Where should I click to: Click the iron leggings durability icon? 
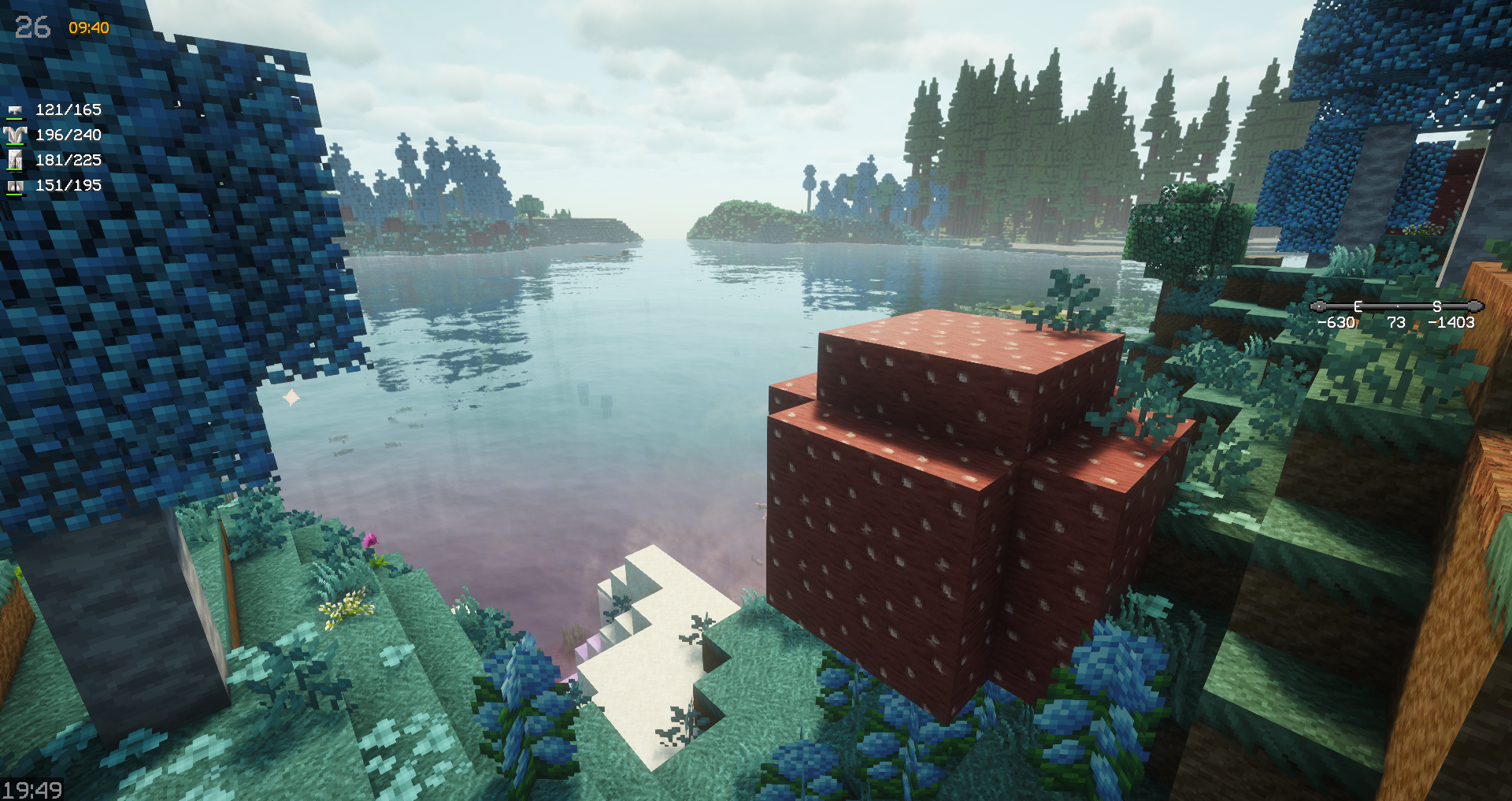pyautogui.click(x=15, y=161)
